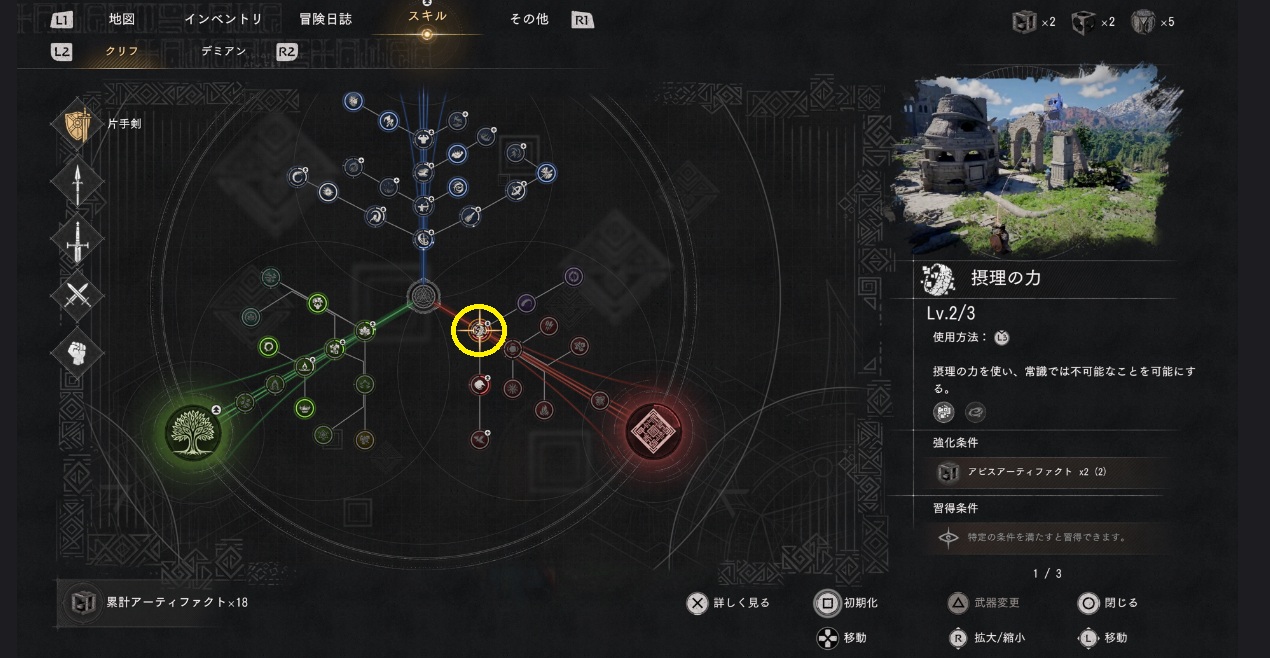The width and height of the screenshot is (1270, 658).
Task: Click the highlighted 摂理の力 skill node
Action: point(479,329)
